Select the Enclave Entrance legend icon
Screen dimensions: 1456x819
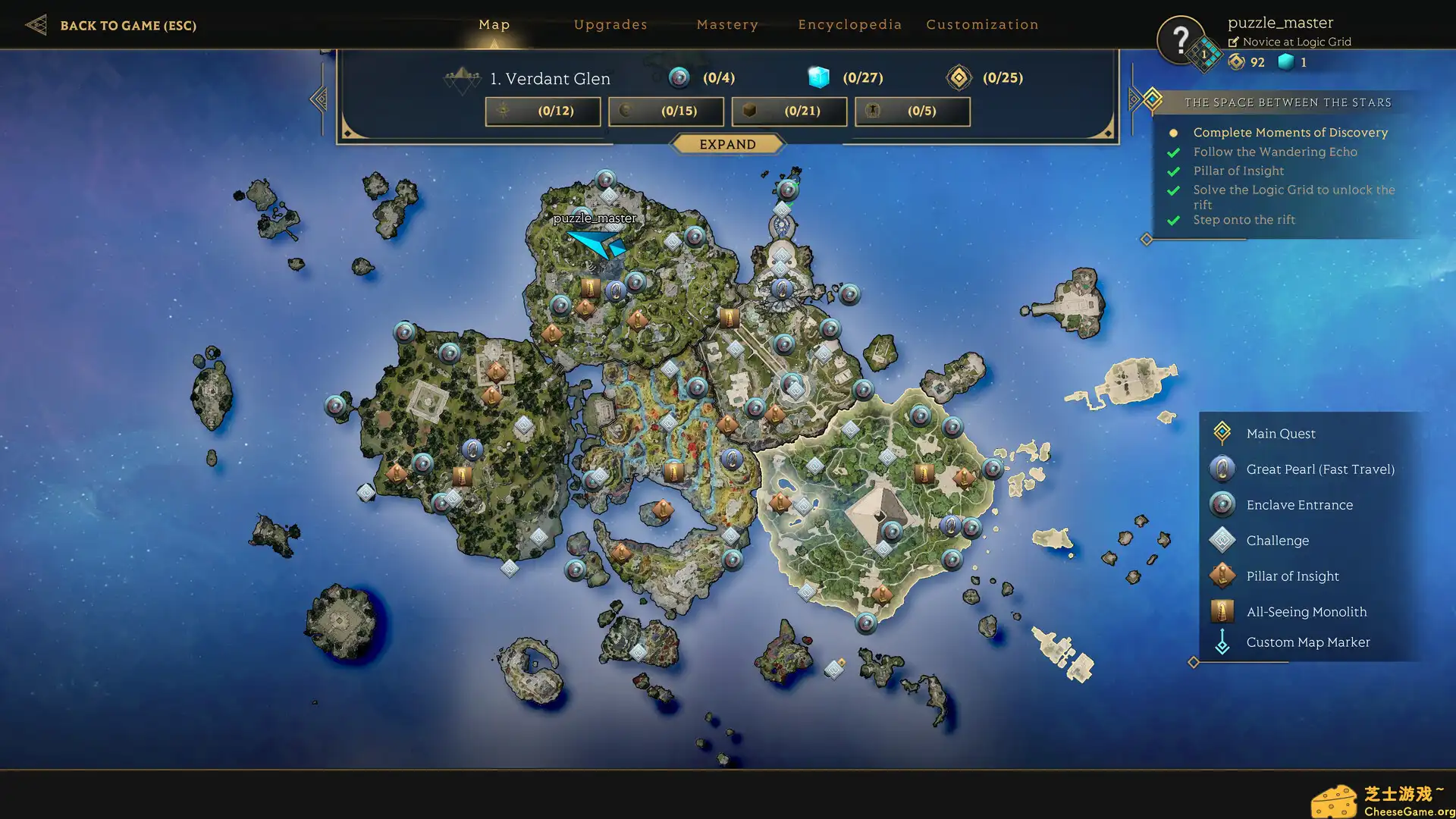click(x=1222, y=504)
